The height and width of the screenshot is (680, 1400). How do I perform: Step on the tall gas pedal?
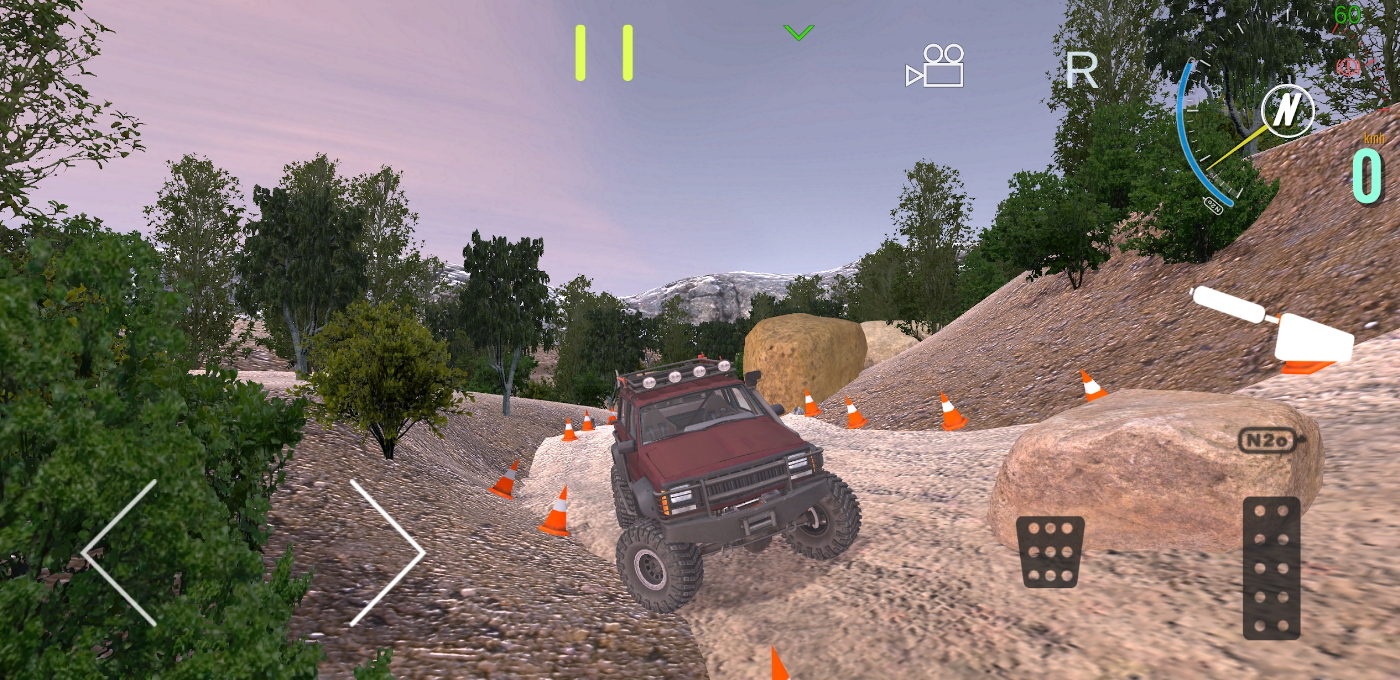(1271, 567)
